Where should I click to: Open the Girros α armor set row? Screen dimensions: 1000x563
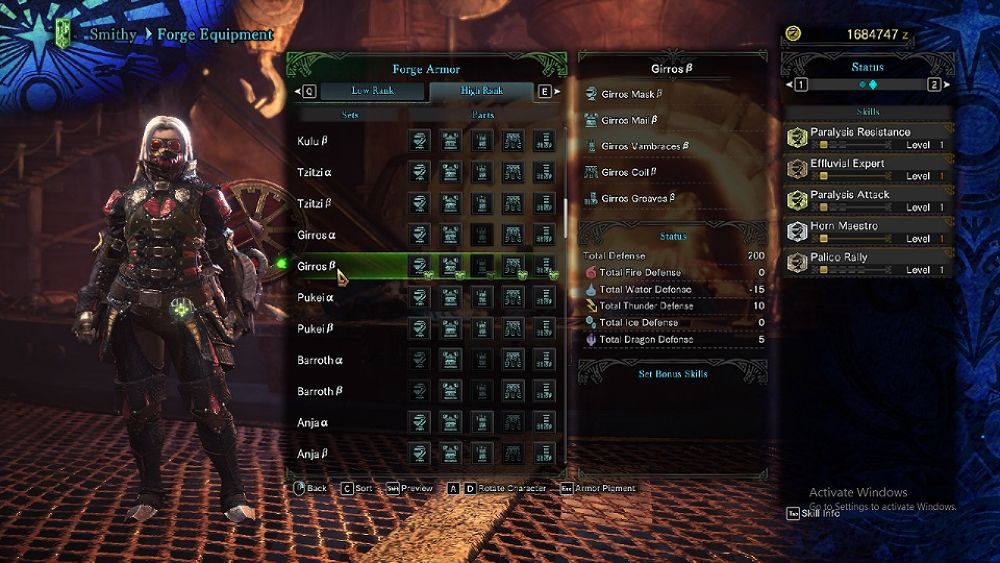317,235
